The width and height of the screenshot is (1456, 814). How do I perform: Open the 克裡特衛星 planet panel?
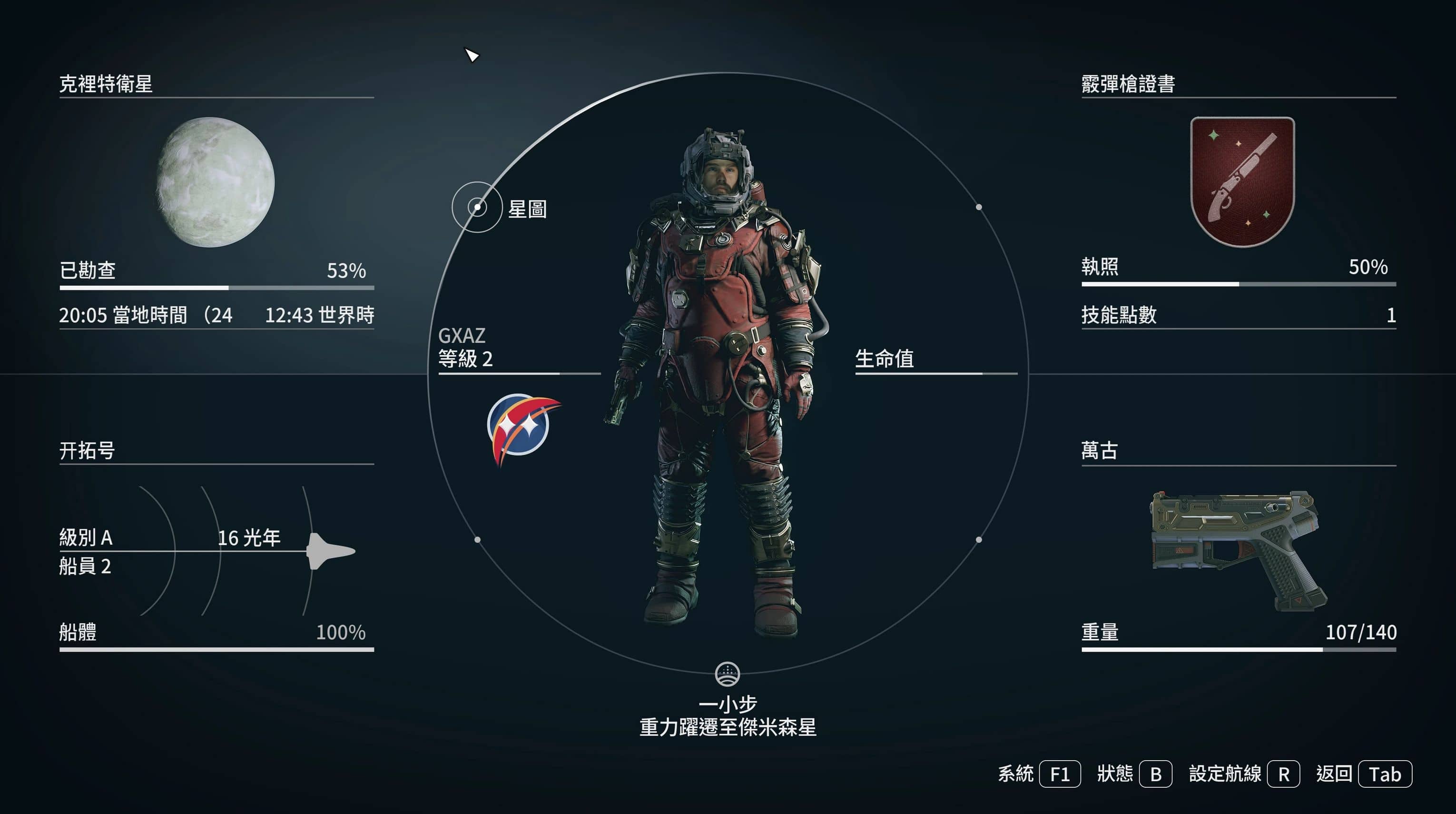tap(106, 84)
